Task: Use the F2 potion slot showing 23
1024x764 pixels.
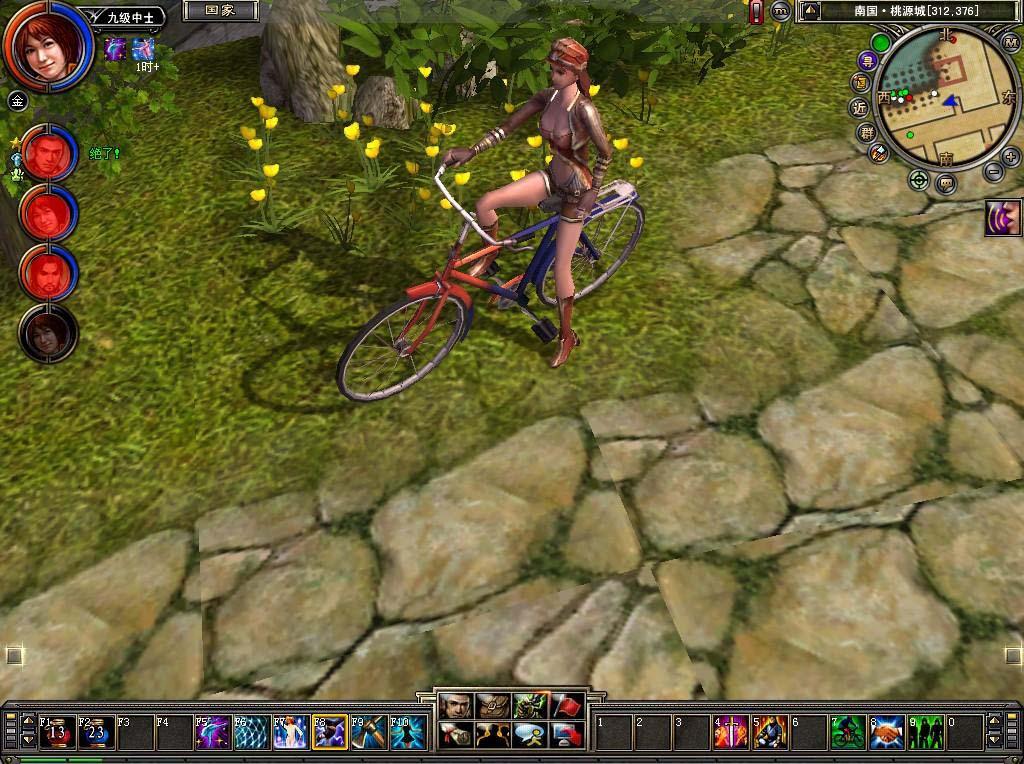Action: tap(96, 733)
